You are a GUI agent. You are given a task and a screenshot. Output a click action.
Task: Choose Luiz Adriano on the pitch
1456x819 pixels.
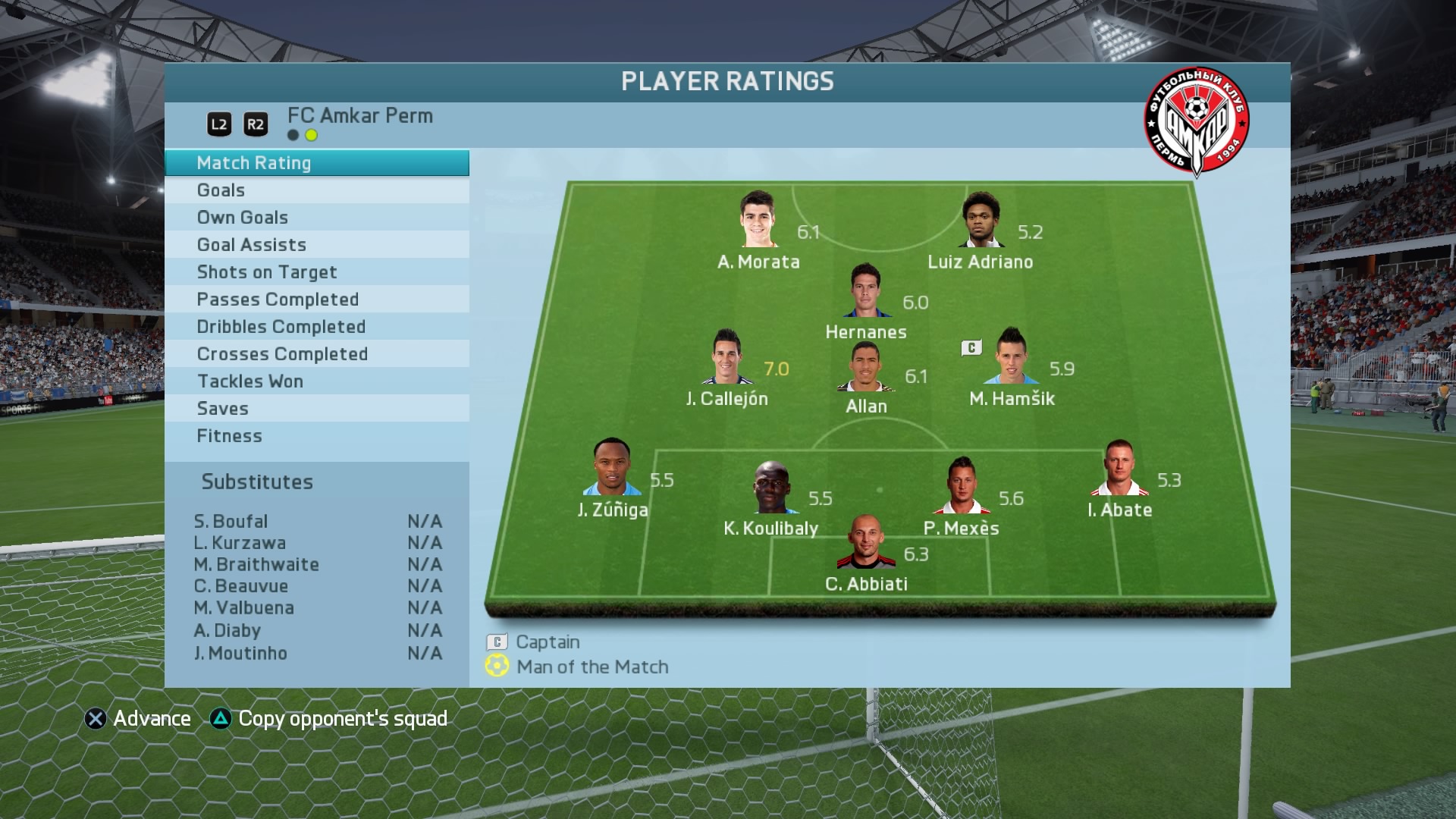point(981,220)
